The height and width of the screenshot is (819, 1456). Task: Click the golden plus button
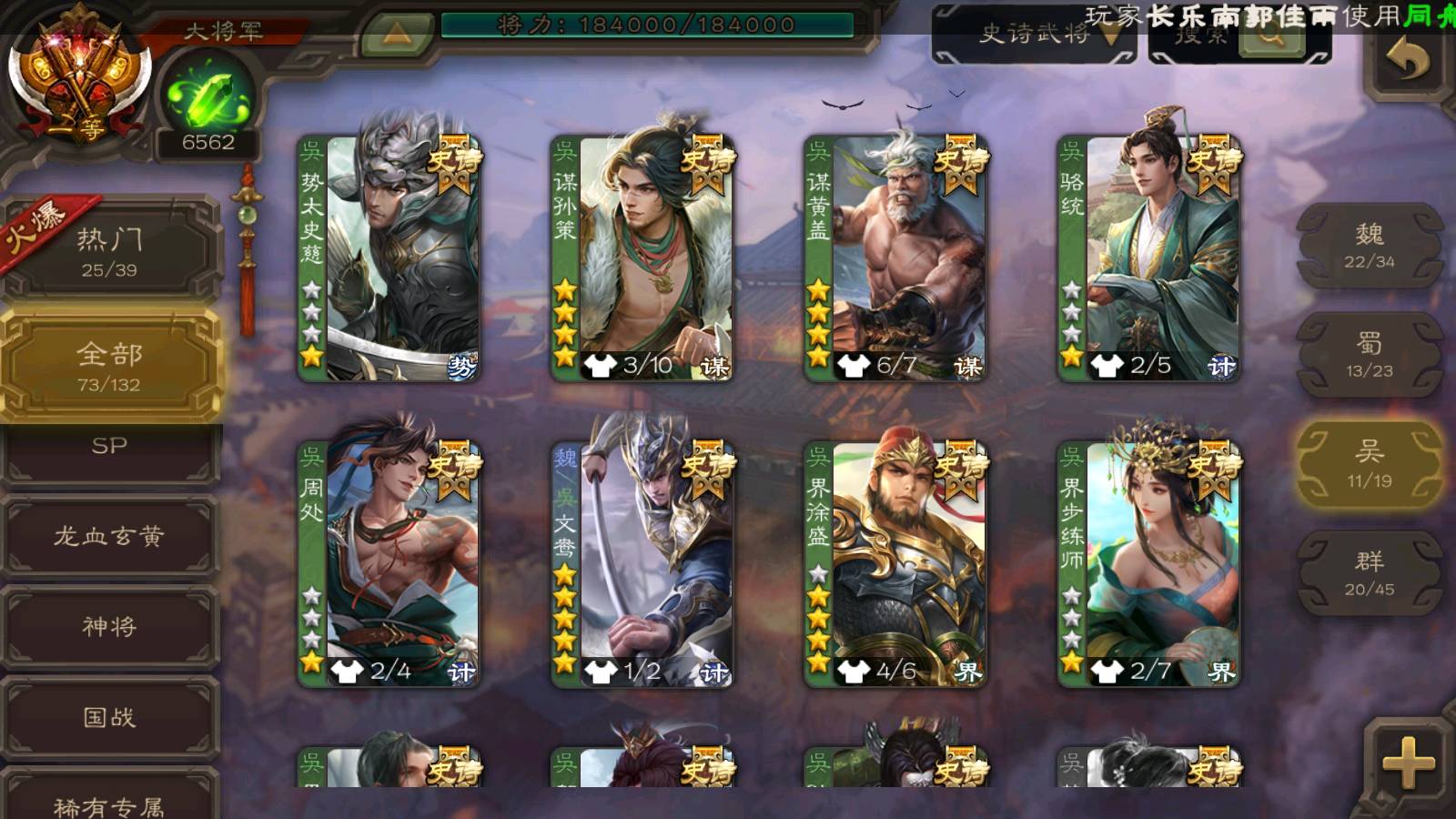pyautogui.click(x=1408, y=762)
